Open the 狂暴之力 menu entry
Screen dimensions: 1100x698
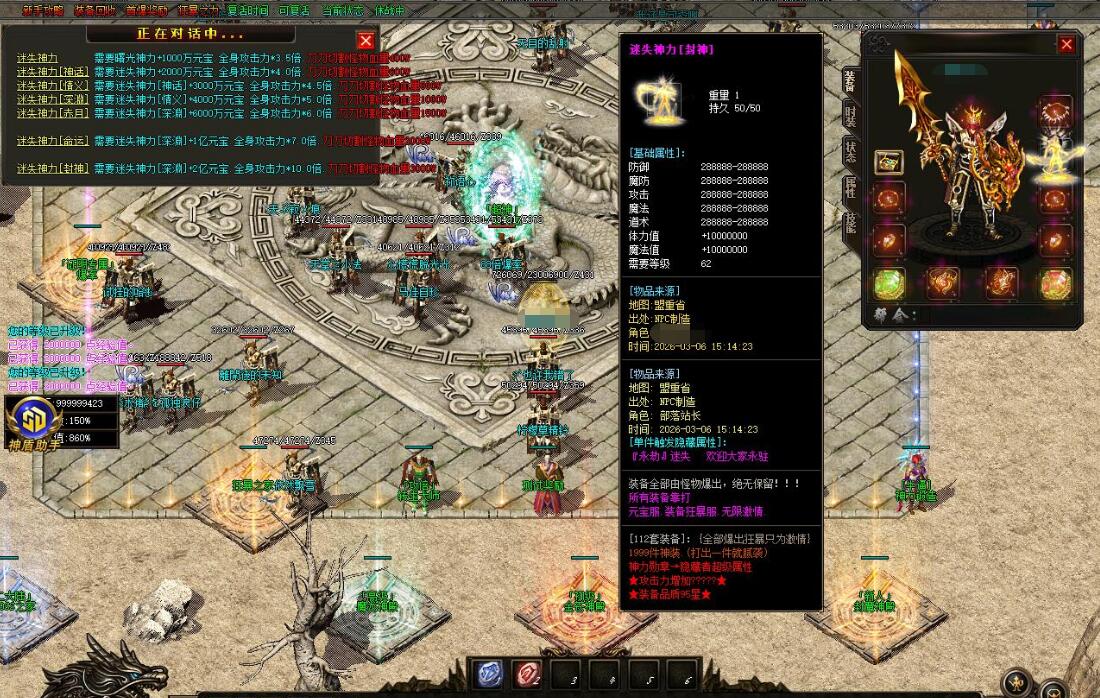pos(198,11)
